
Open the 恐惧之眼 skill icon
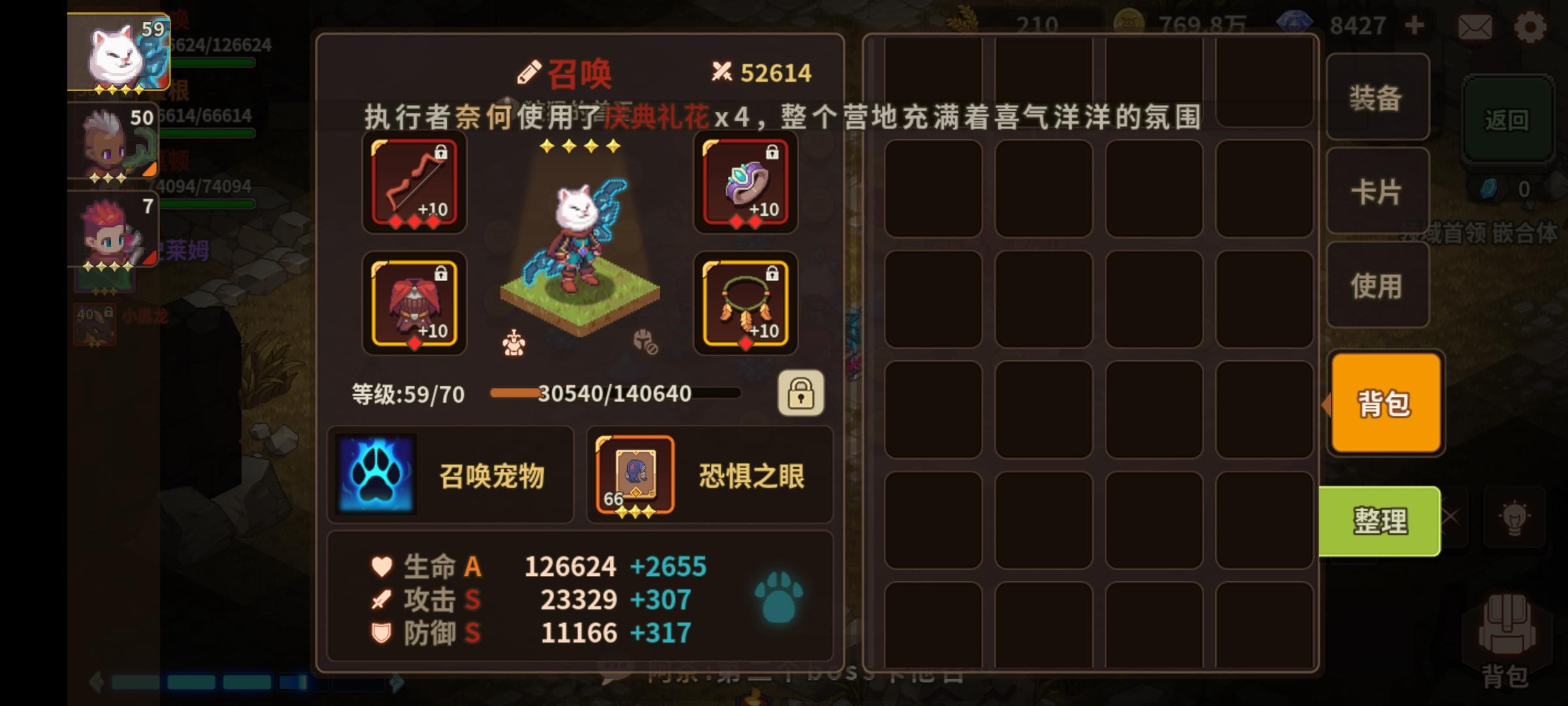[634, 473]
